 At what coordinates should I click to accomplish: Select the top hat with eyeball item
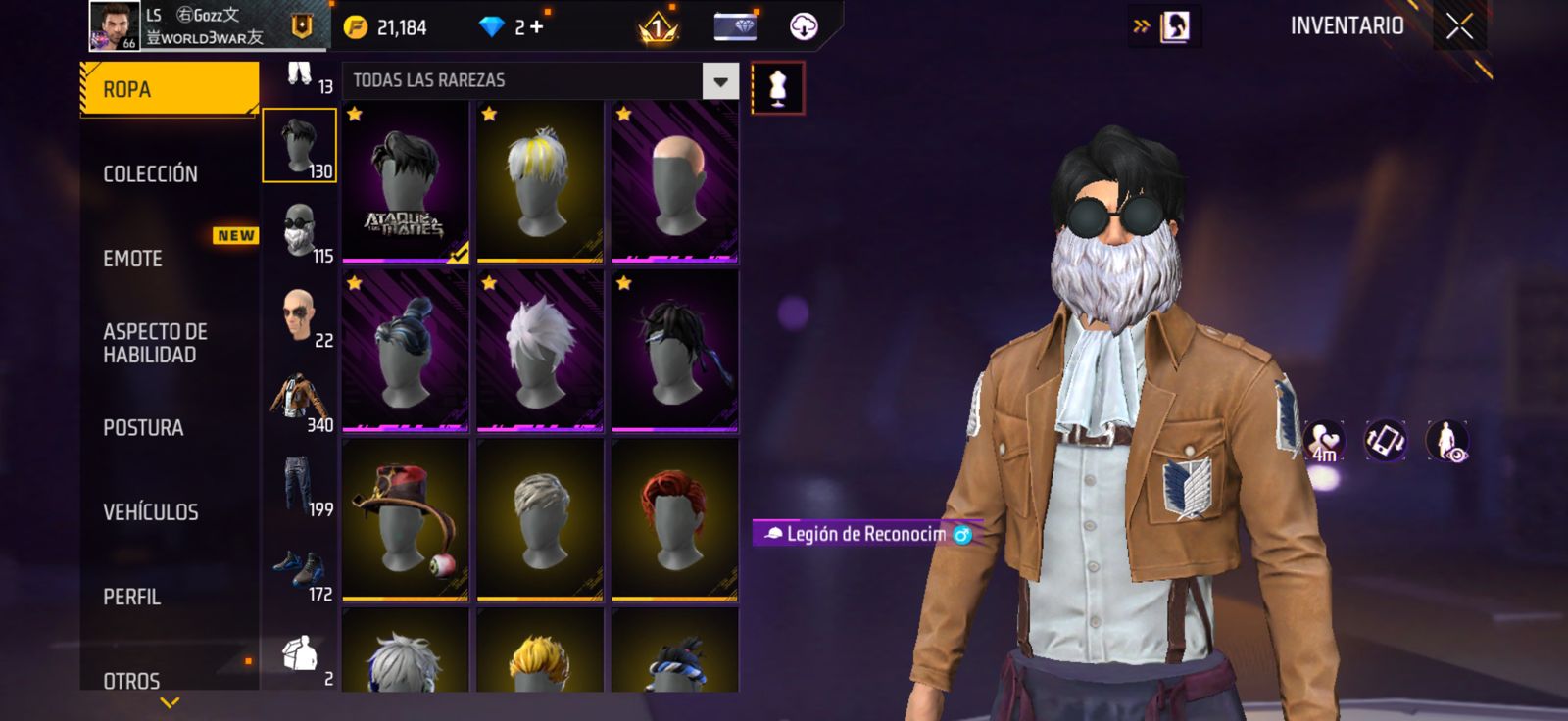(405, 520)
